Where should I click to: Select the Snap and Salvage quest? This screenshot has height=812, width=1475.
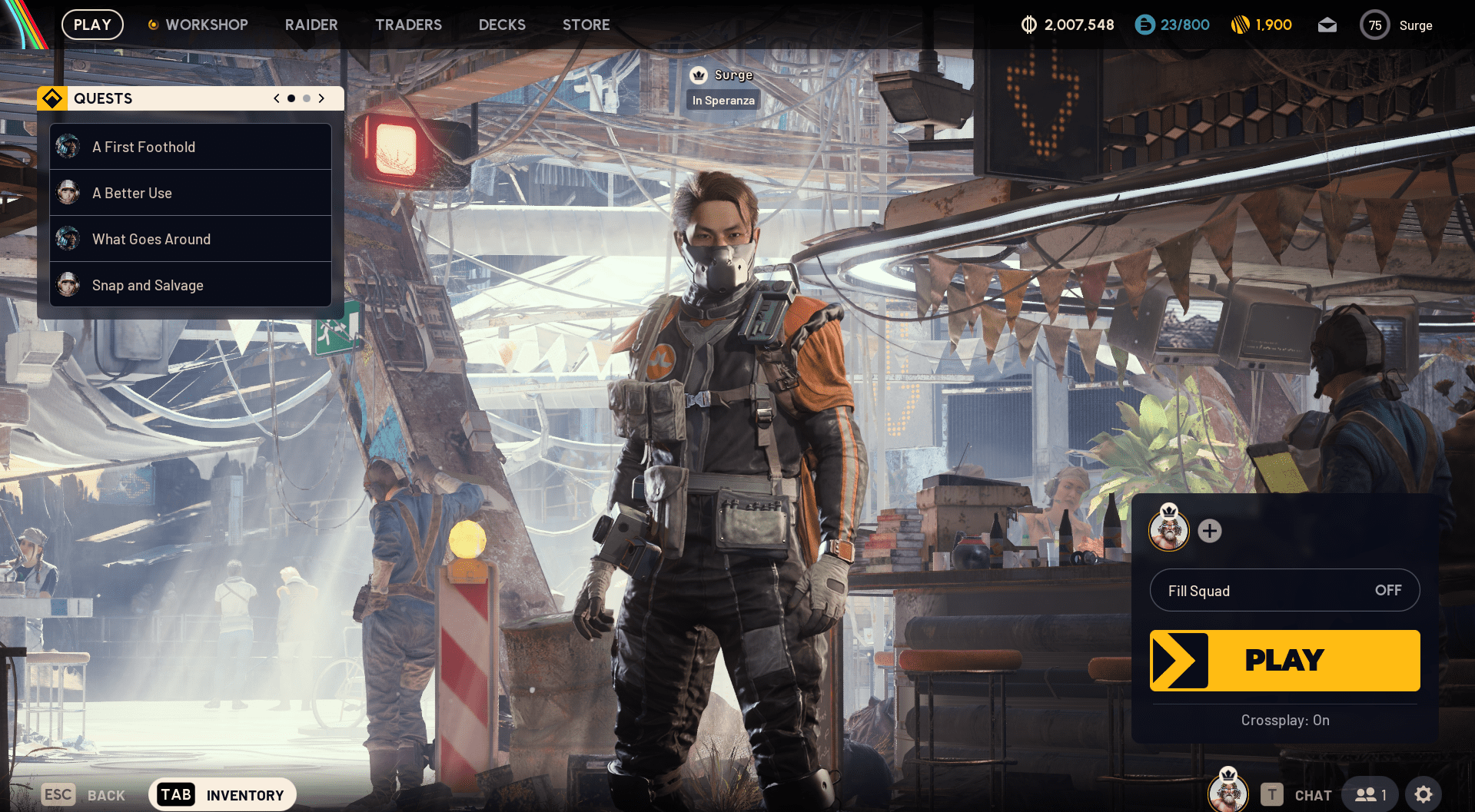tap(148, 285)
